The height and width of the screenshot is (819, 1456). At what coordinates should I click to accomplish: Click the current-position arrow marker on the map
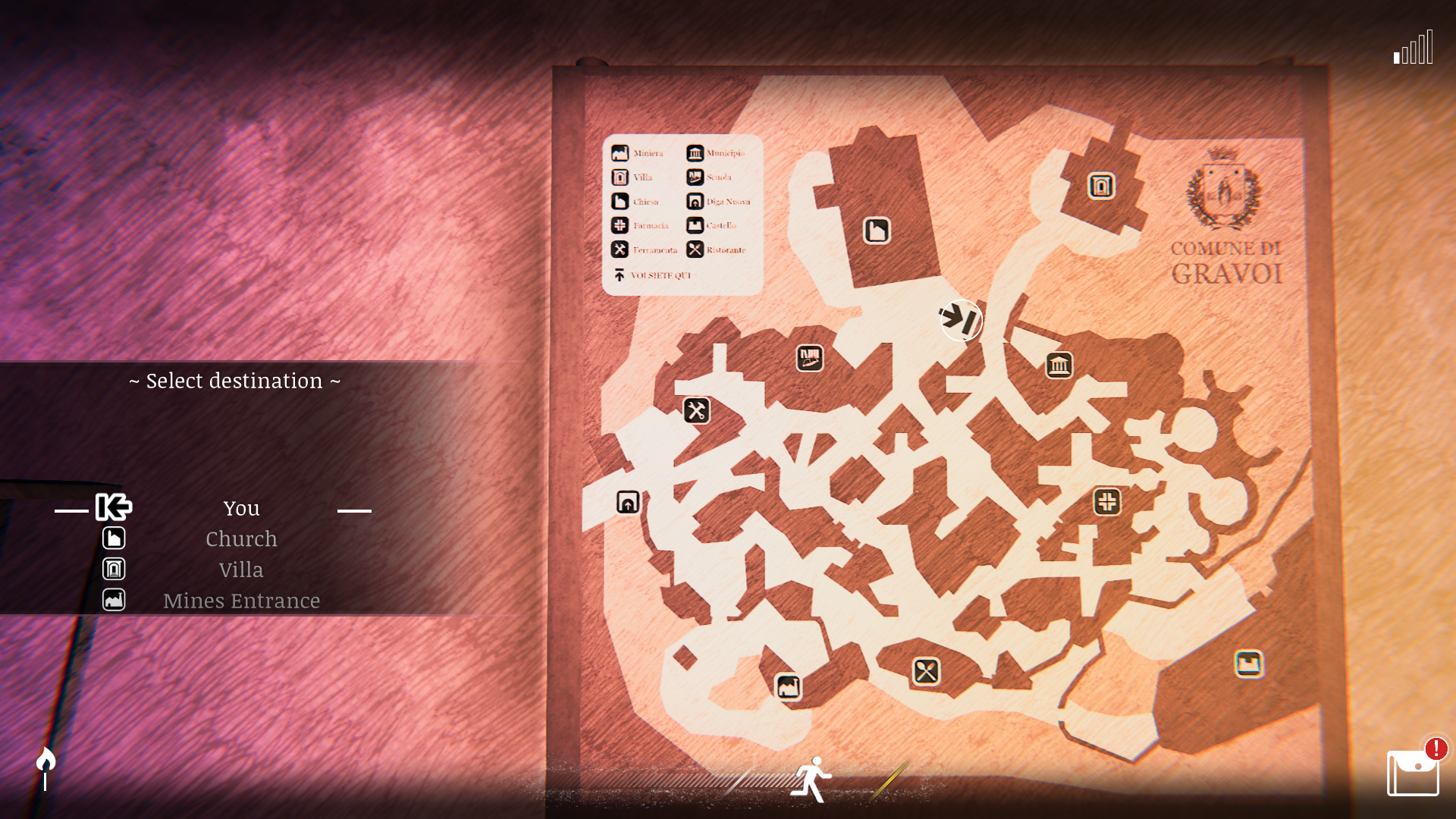(961, 320)
